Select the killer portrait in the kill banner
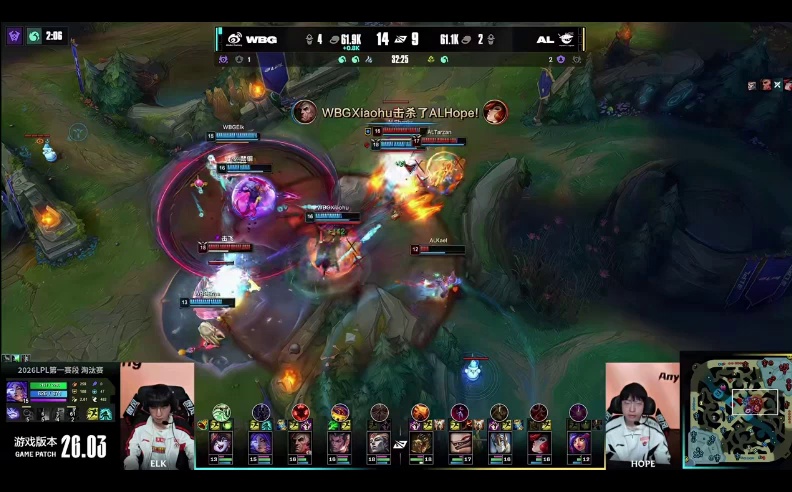Screen dimensions: 792x492 pos(306,112)
